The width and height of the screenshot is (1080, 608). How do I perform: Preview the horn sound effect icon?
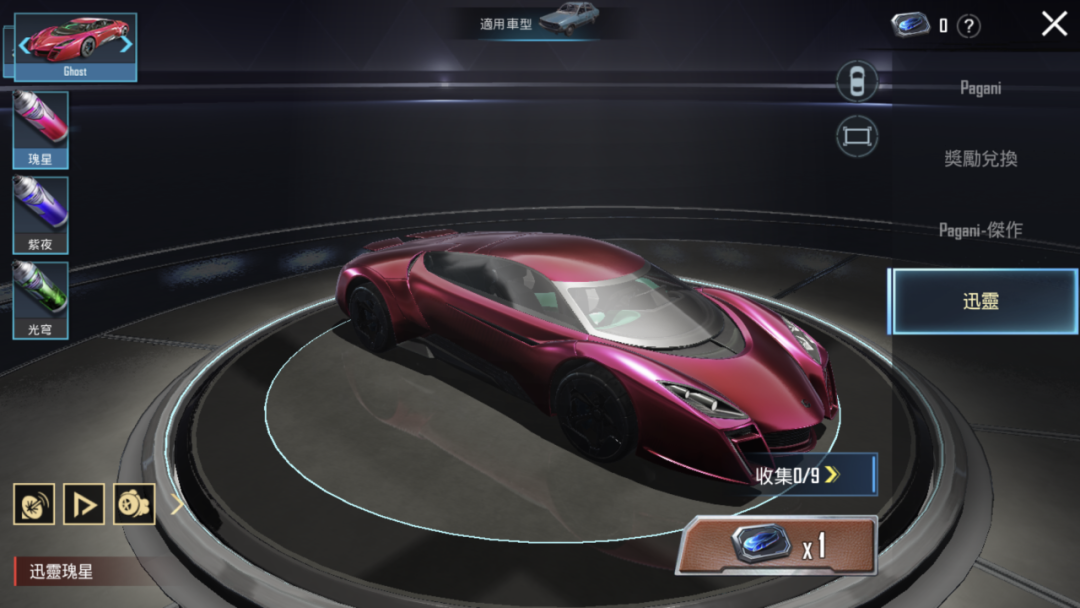34,504
